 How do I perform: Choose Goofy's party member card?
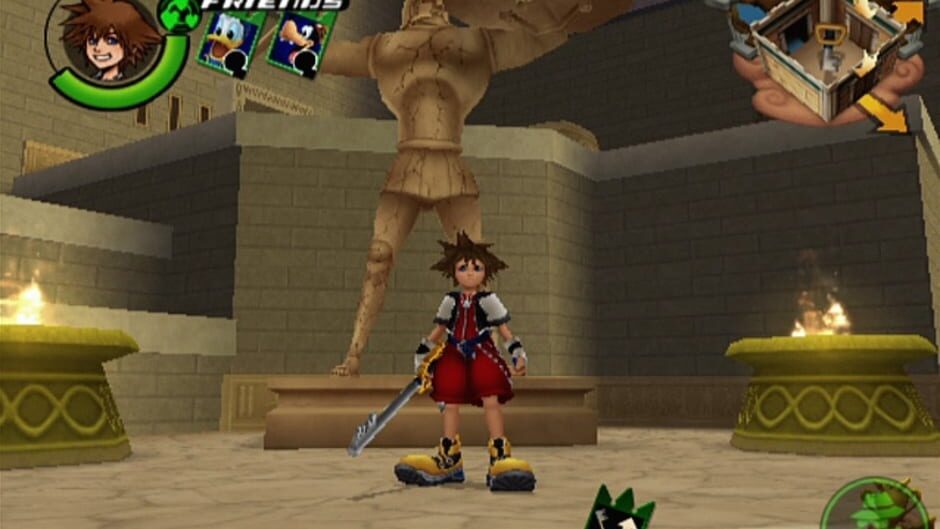[x=297, y=43]
